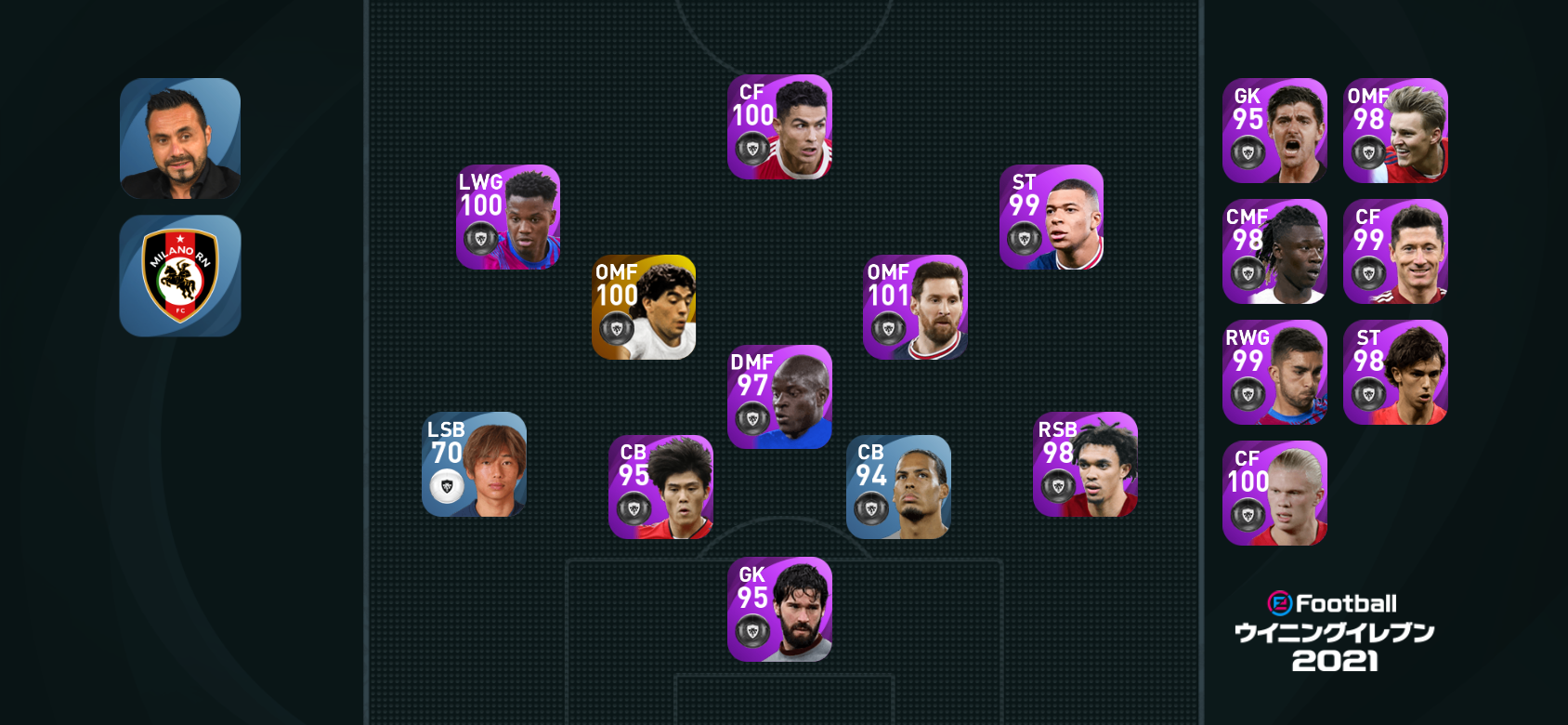
Task: Pick the substitute CF 100 card
Action: pos(1274,494)
